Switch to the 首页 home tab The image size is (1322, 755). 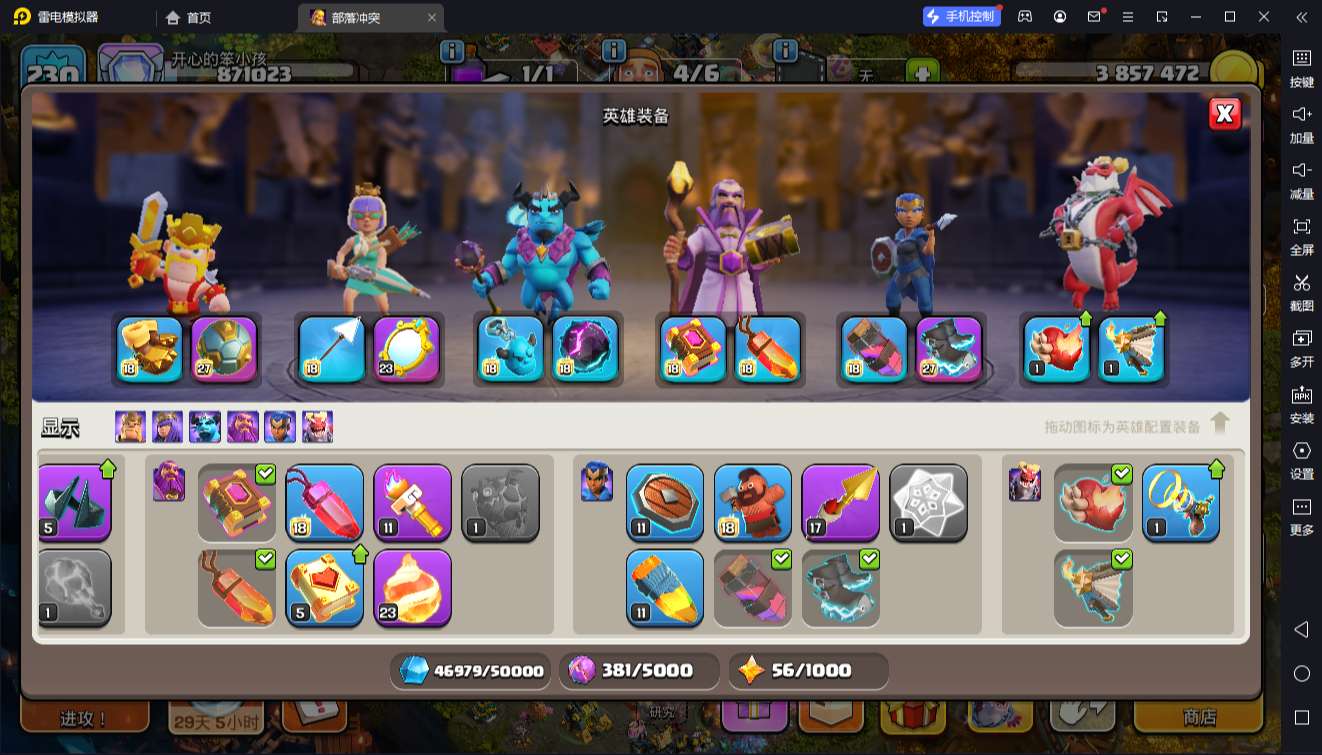point(189,17)
